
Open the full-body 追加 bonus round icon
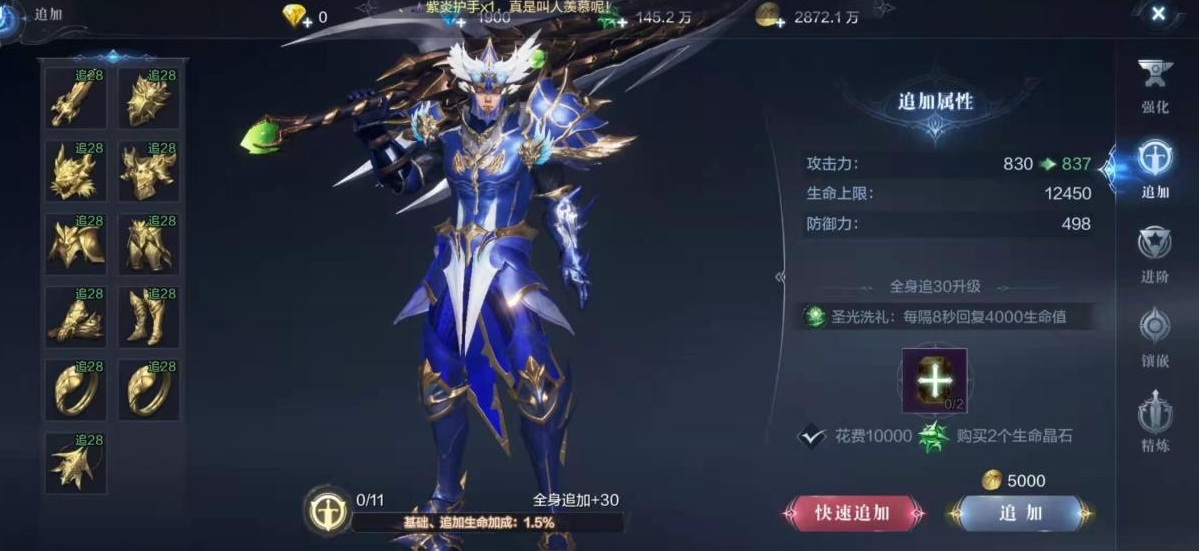[x=326, y=511]
